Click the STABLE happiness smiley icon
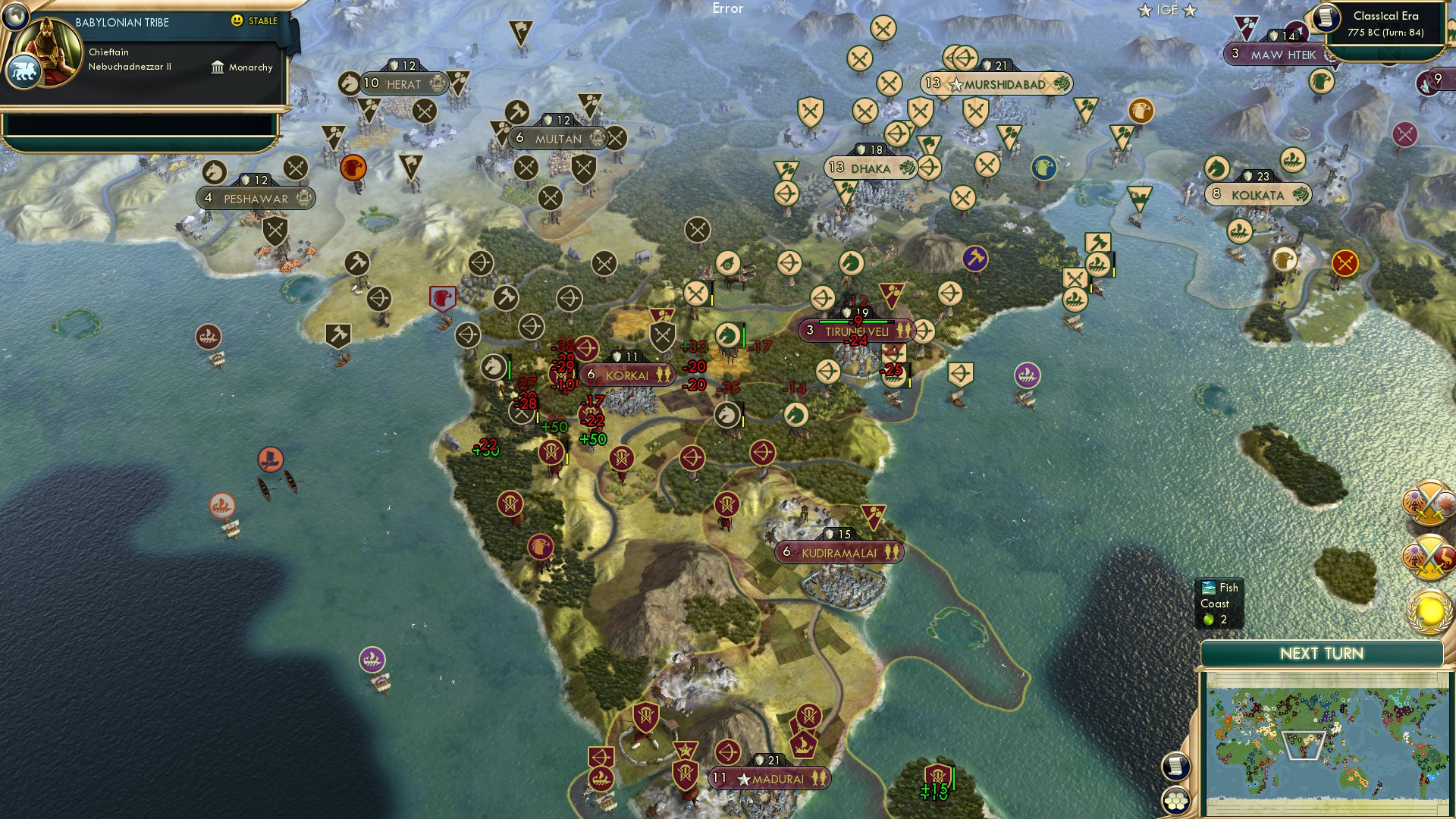1456x819 pixels. [237, 21]
